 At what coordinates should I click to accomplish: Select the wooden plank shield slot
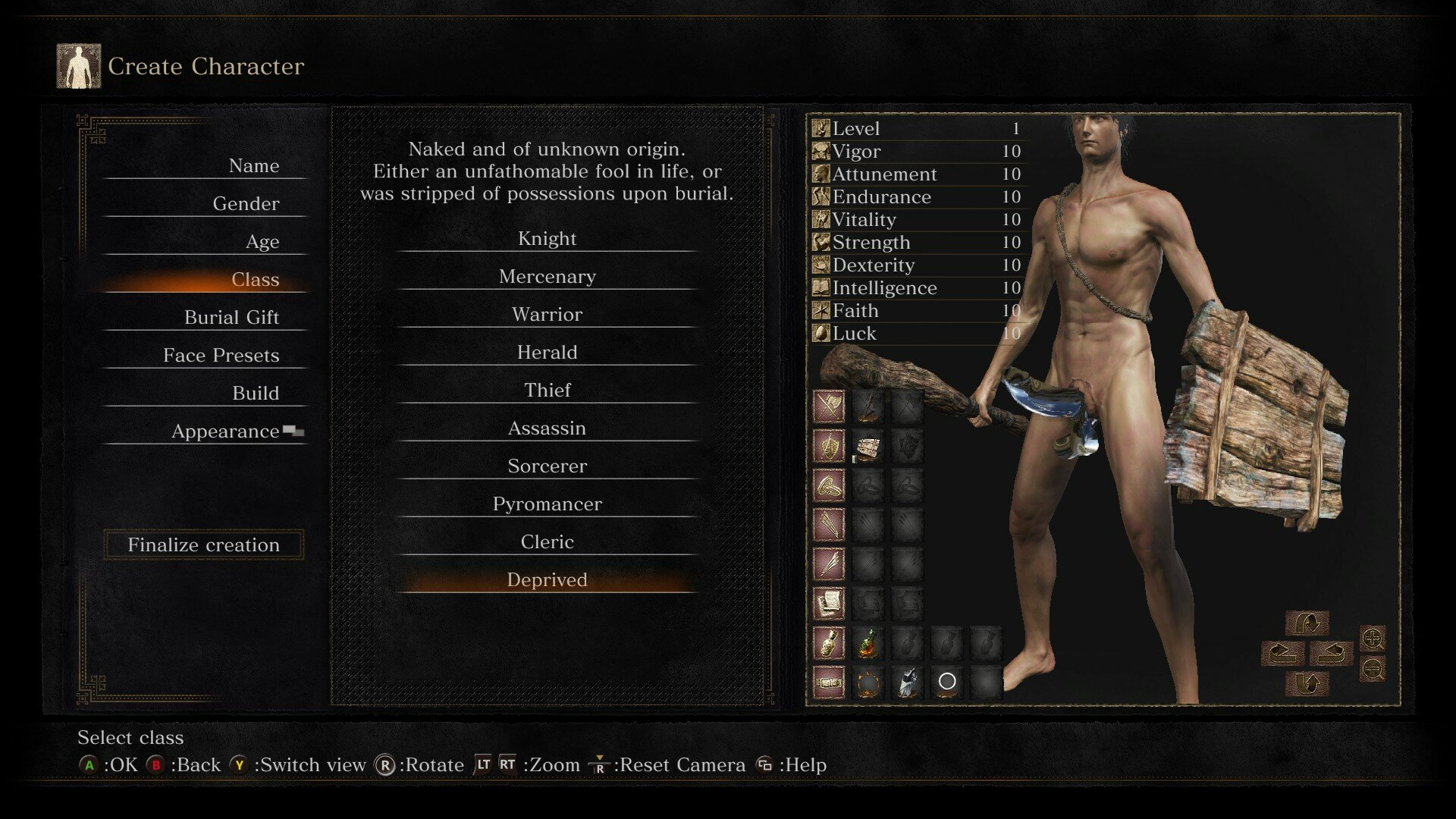point(868,447)
